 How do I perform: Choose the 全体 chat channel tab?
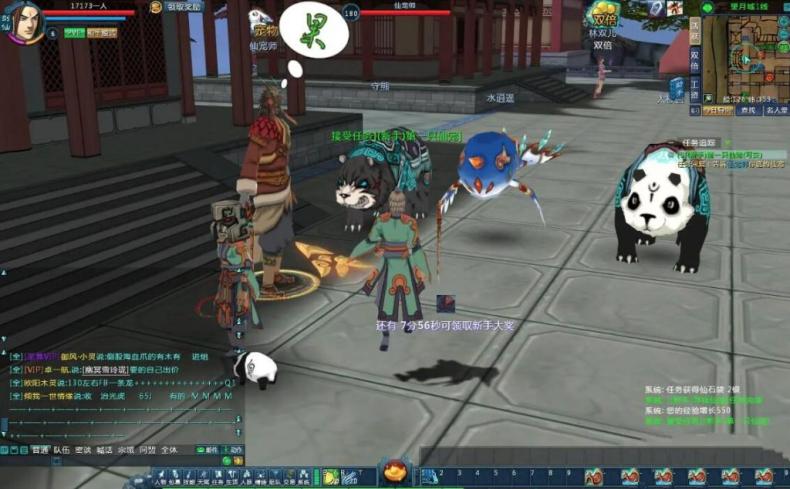coord(169,450)
